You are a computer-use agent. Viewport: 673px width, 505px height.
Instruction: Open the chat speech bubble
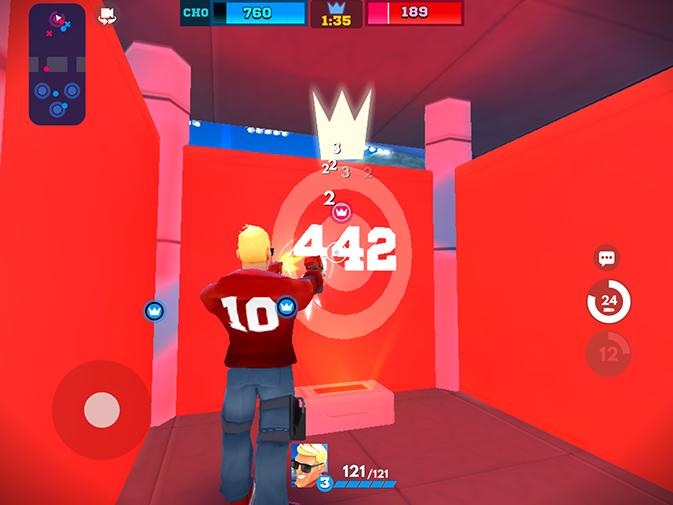(x=606, y=258)
